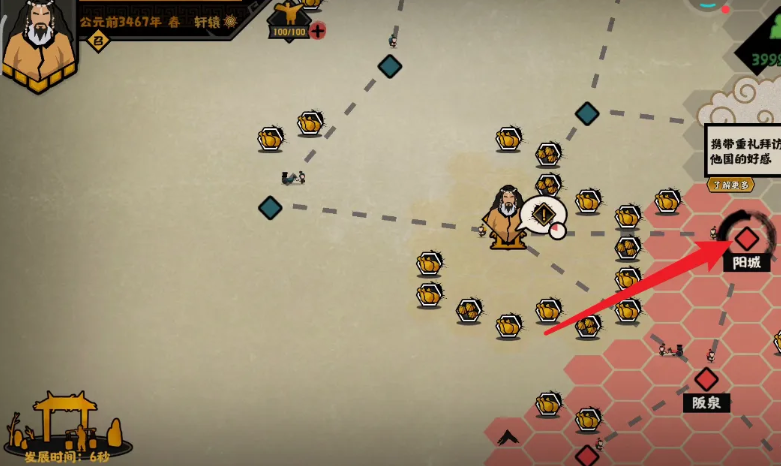Image resolution: width=781 pixels, height=466 pixels.
Task: Click the red plus button beside 100/100
Action: tap(318, 31)
